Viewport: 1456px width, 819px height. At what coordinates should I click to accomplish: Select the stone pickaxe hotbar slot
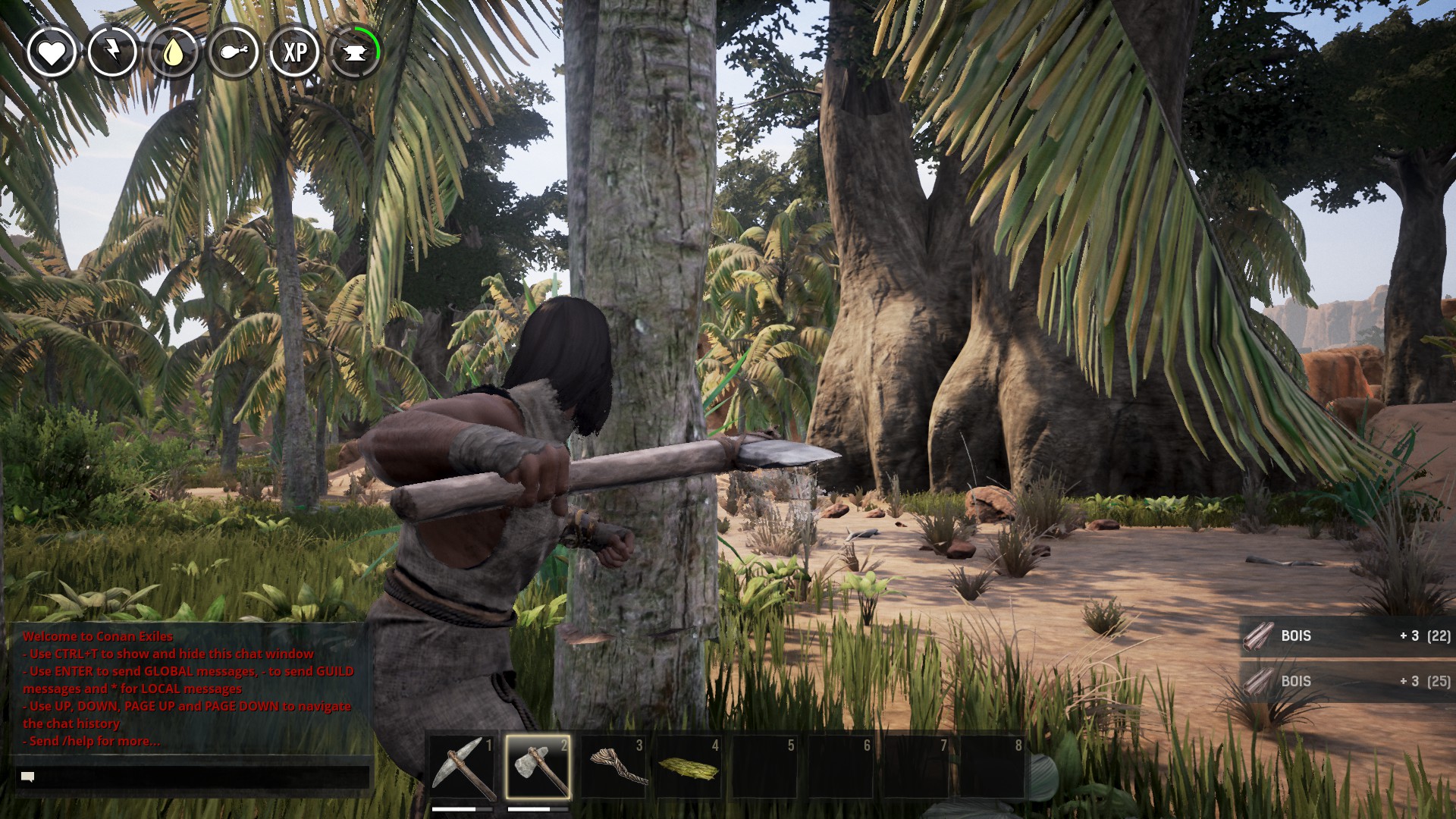click(x=462, y=767)
